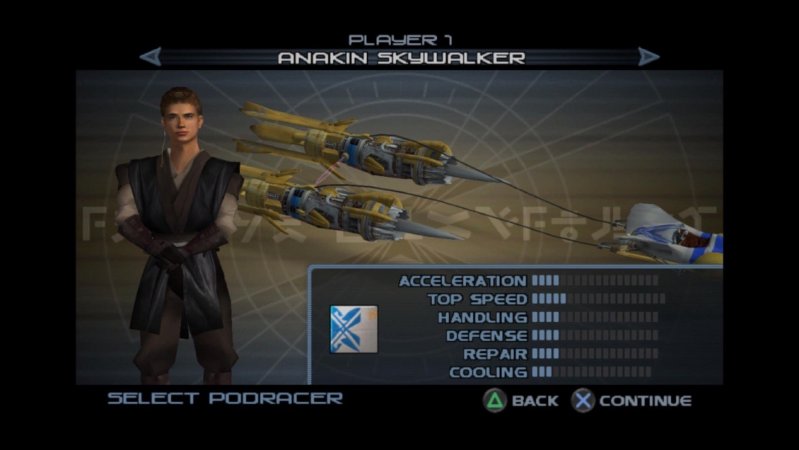Viewport: 799px width, 450px height.
Task: Select the next podracer with the right arrow
Action: (649, 57)
